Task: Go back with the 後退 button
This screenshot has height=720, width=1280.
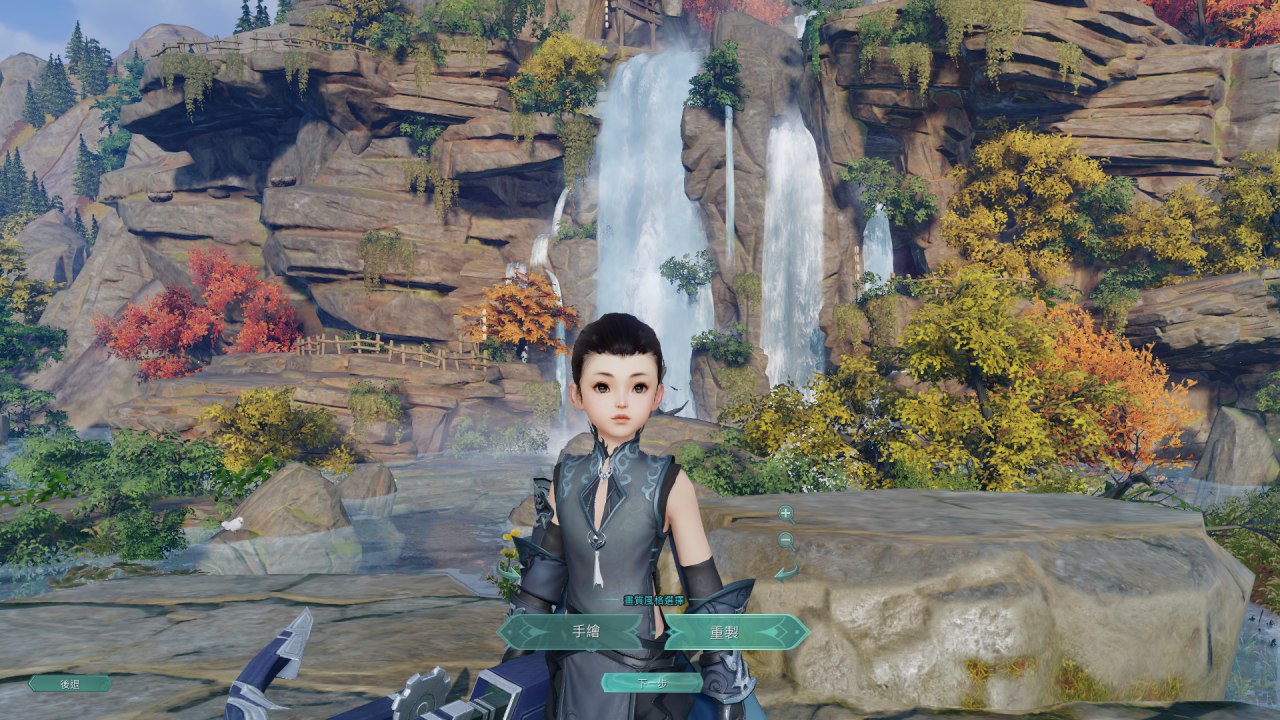Action: (x=70, y=684)
